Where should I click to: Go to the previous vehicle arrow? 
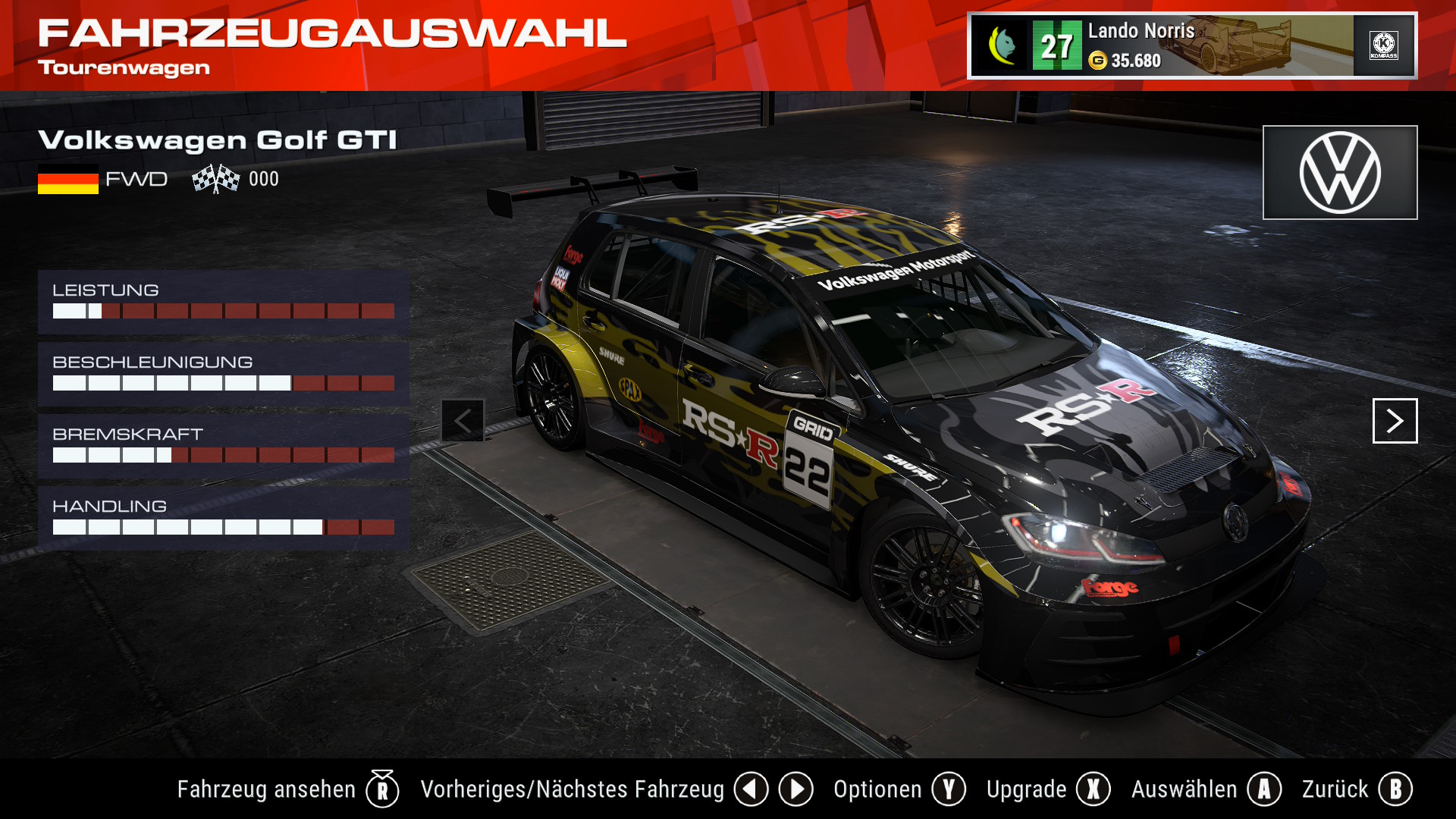[463, 421]
